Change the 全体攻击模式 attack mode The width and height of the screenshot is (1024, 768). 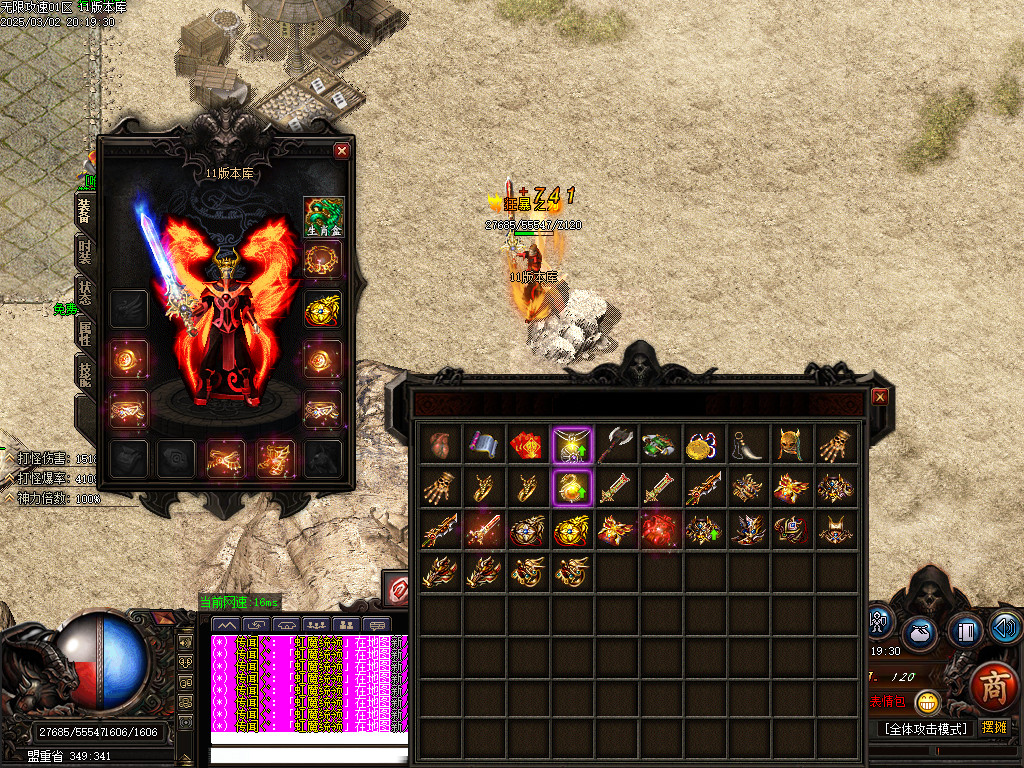[x=926, y=728]
